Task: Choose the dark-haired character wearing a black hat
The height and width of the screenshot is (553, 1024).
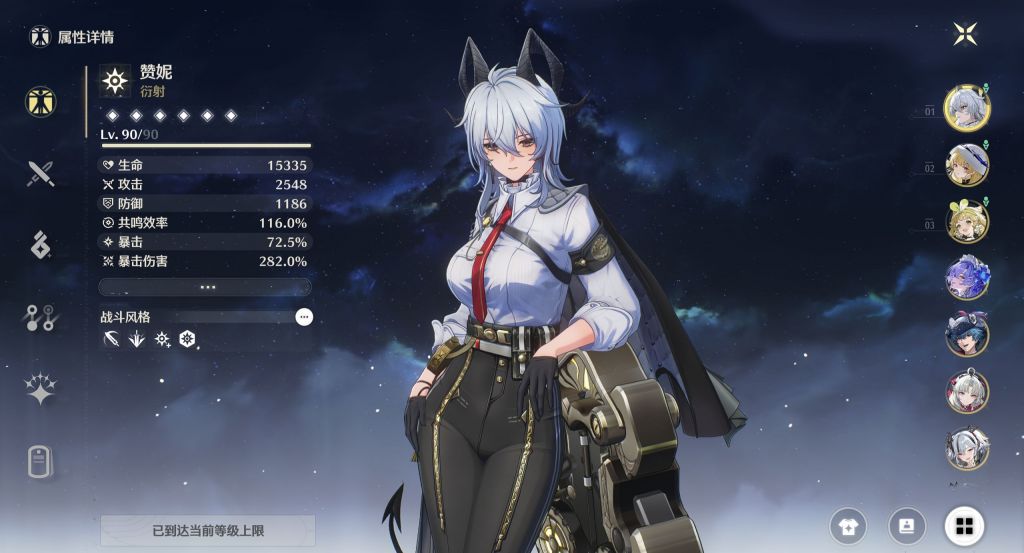Action: coord(967,334)
